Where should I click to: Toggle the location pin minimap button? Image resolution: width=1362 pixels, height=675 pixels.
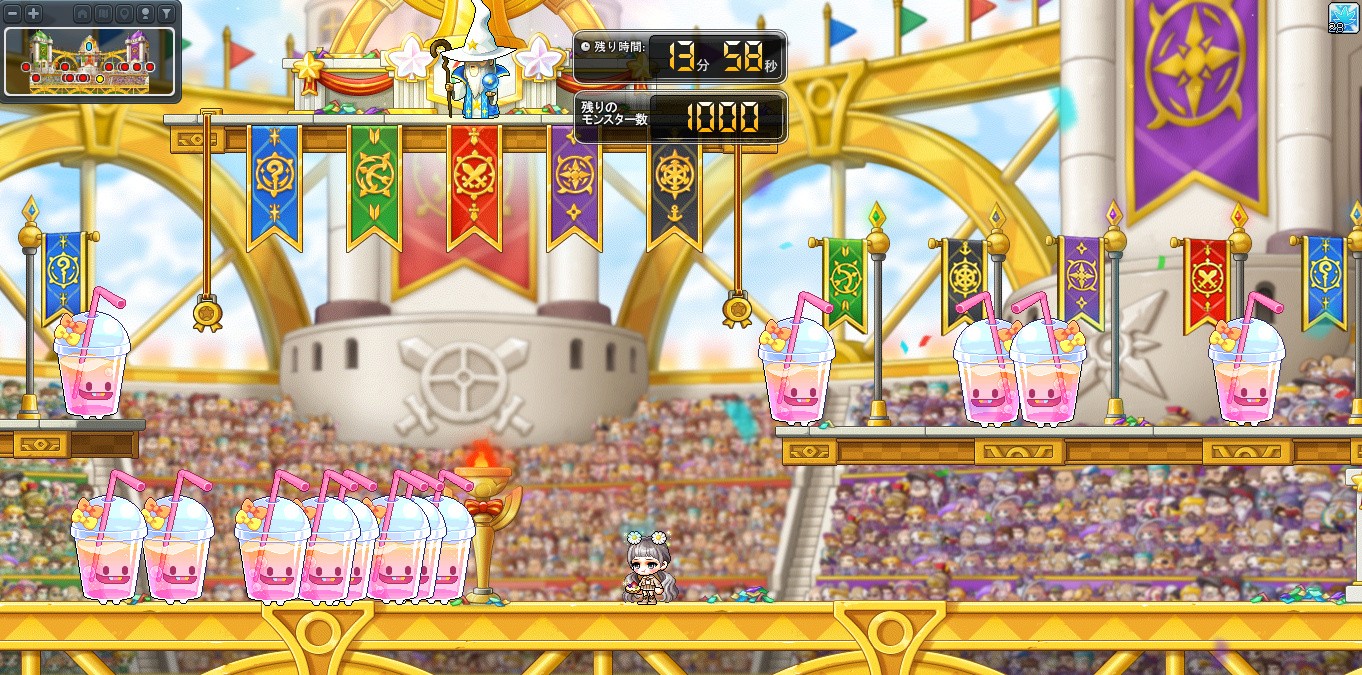[124, 14]
